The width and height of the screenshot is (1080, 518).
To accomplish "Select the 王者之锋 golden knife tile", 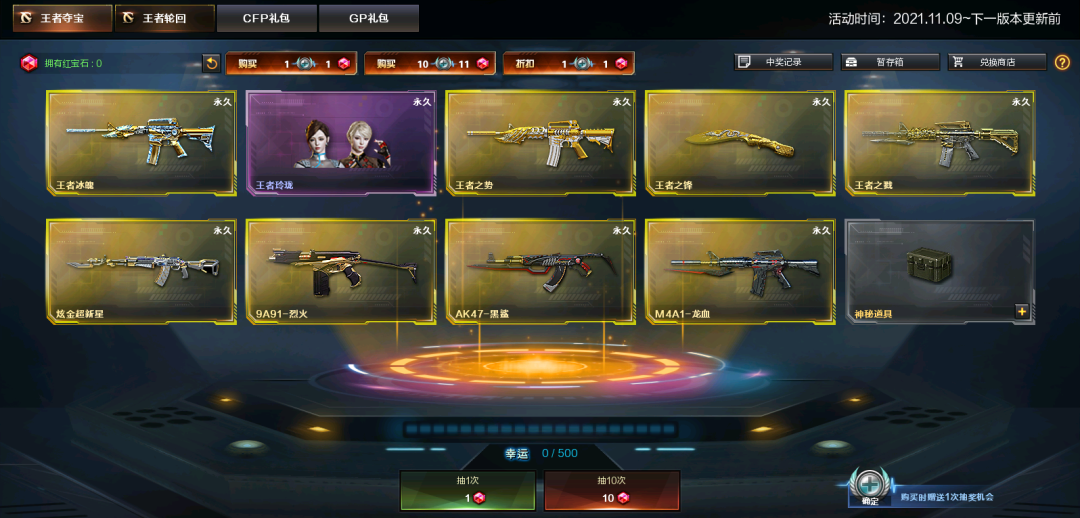I will tap(740, 142).
